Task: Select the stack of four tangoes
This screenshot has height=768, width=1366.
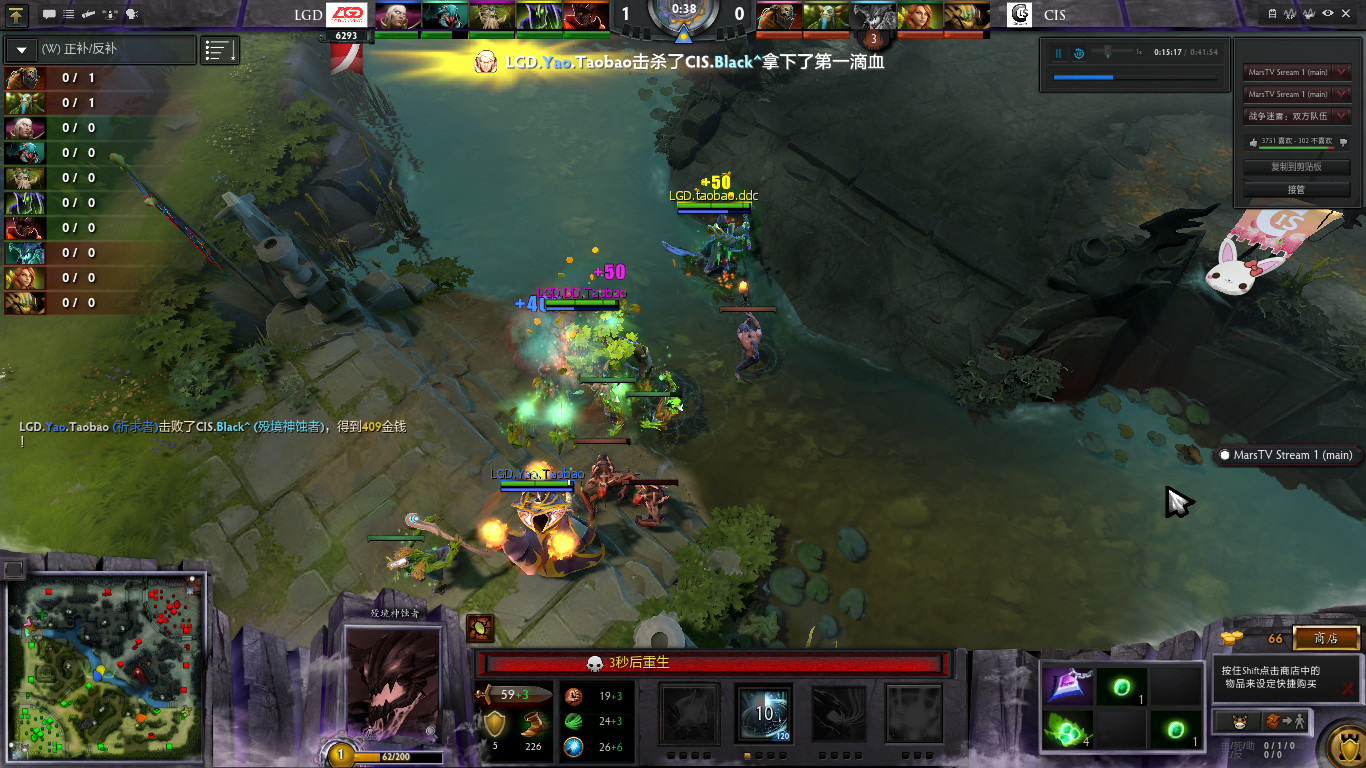Action: 1068,730
